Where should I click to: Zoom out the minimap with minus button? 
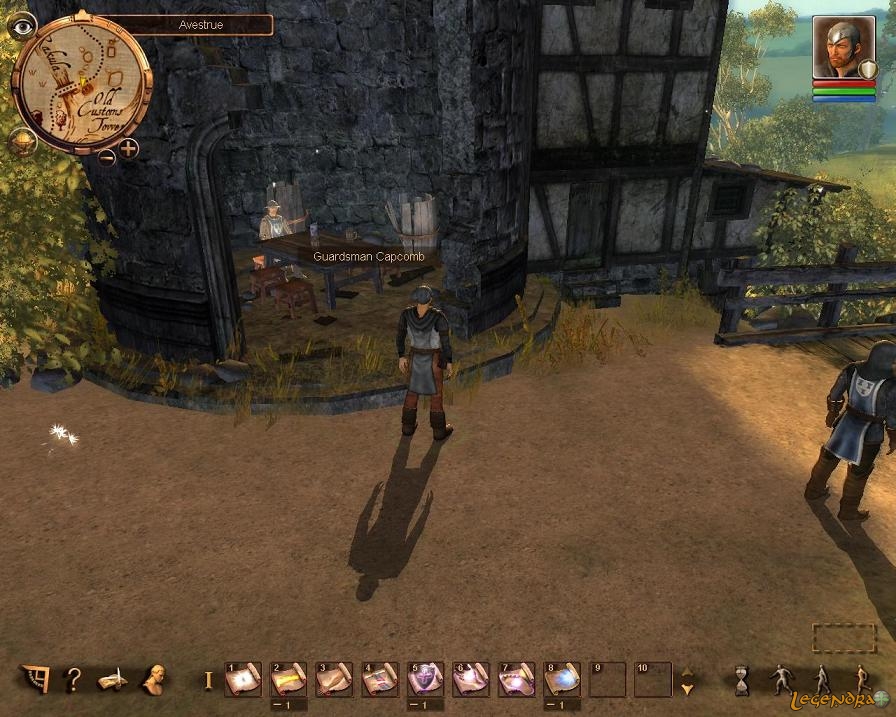tap(106, 155)
